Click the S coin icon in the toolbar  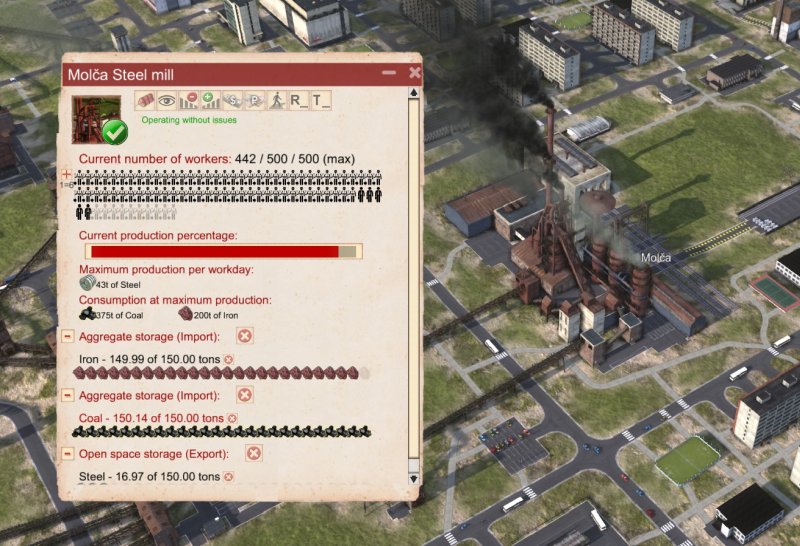pyautogui.click(x=231, y=100)
